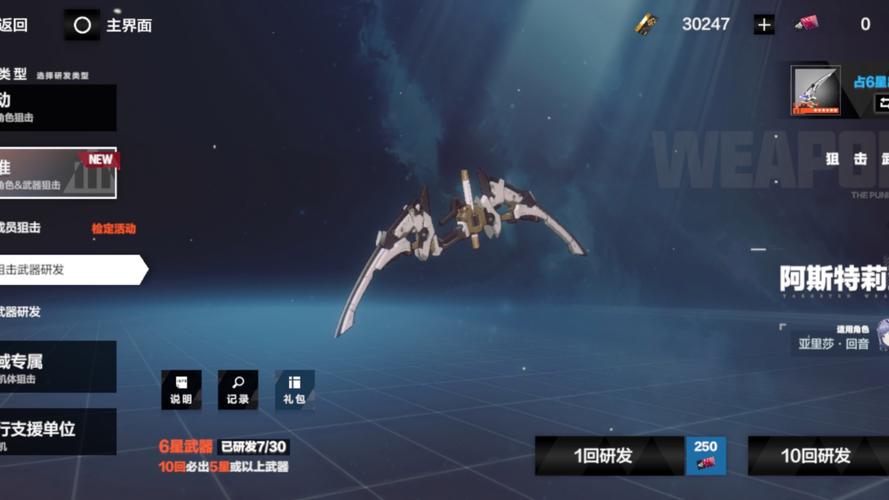Open the 支援单位 support unit category
889x500 pixels.
58,433
